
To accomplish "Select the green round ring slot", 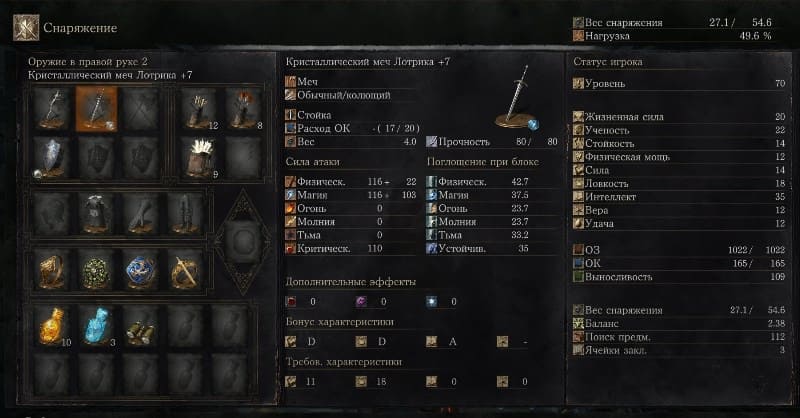I will tap(98, 269).
